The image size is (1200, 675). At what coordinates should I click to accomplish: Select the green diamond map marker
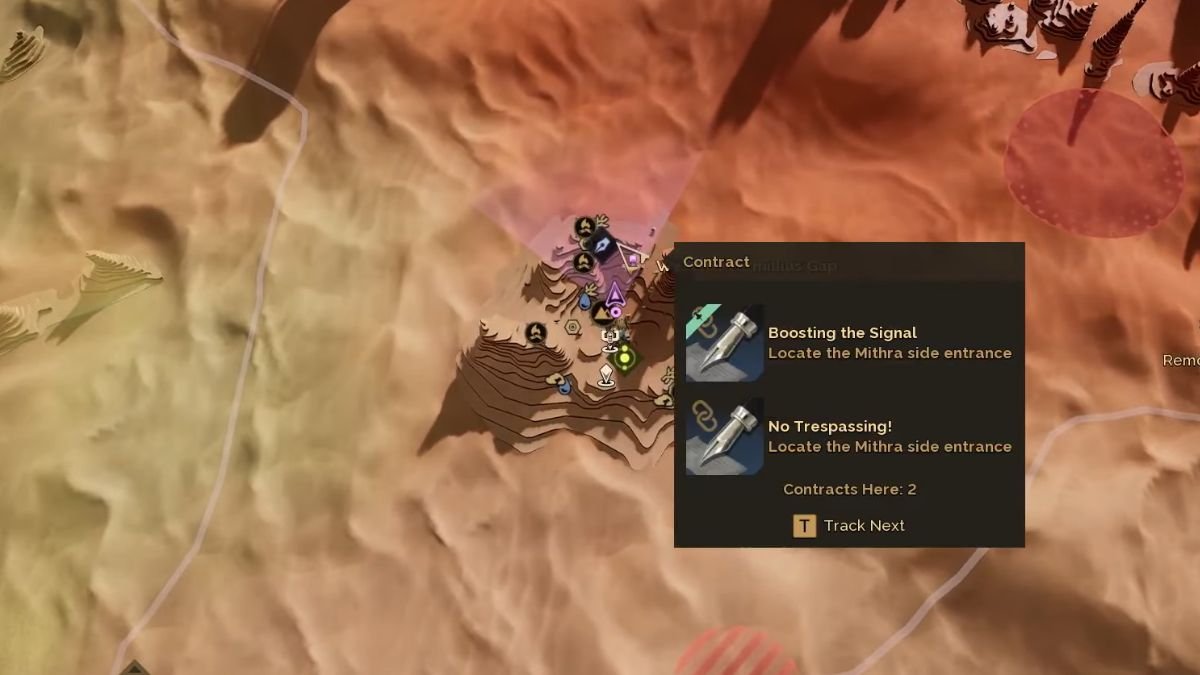click(625, 356)
